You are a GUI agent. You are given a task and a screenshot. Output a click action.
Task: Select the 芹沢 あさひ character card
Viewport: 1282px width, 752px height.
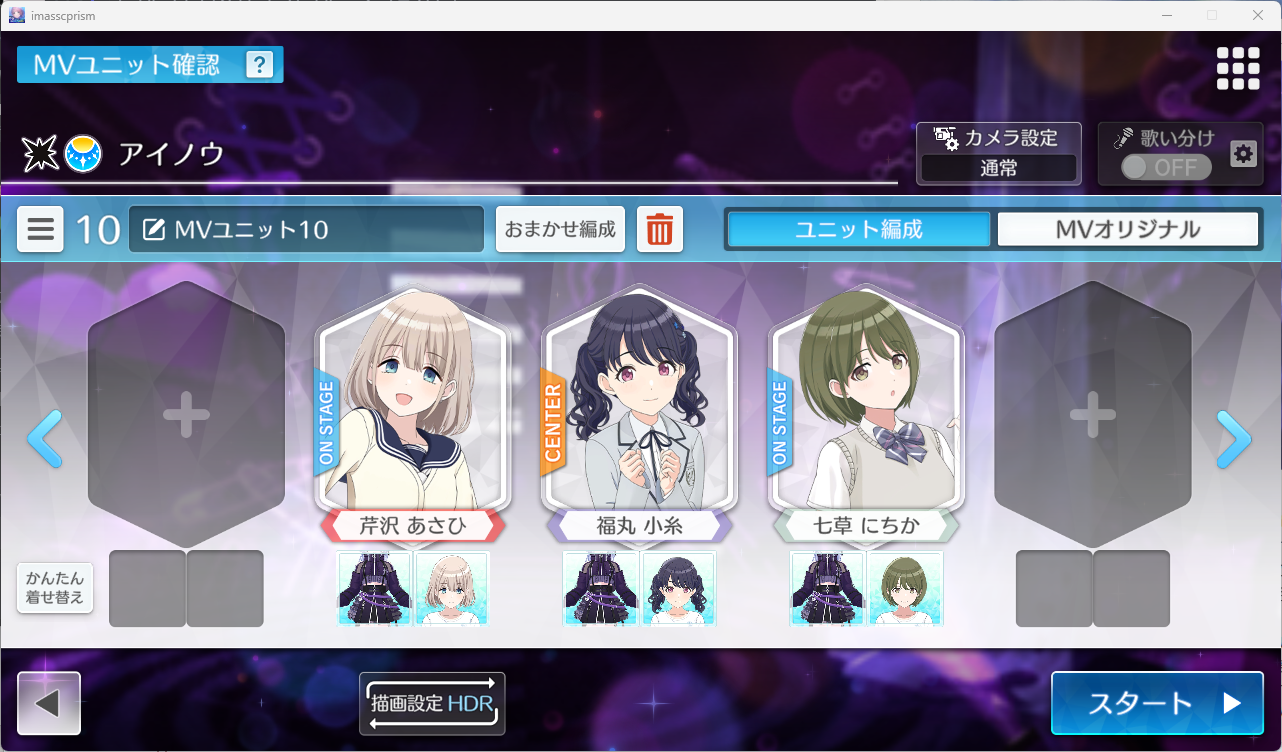click(x=413, y=400)
